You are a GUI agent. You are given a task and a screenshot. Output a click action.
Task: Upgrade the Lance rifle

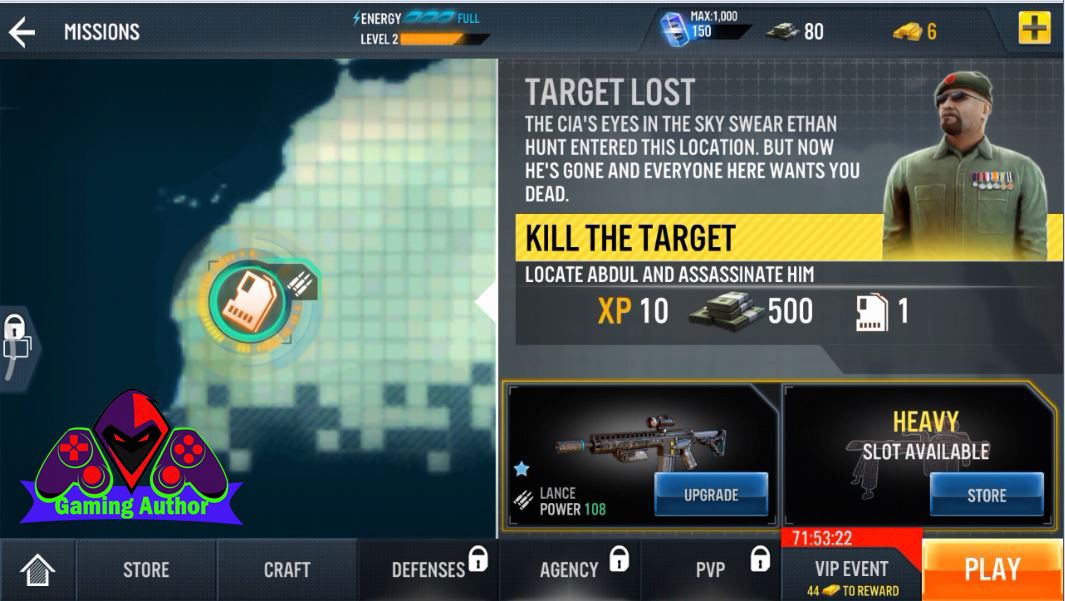pyautogui.click(x=711, y=495)
